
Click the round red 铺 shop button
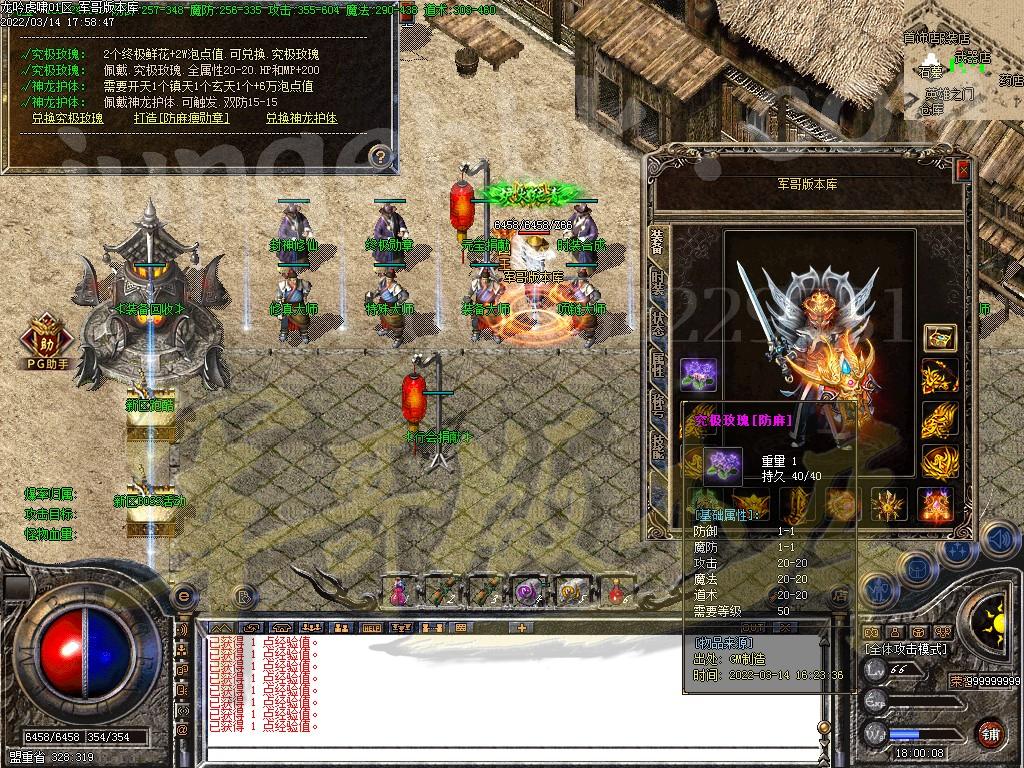pyautogui.click(x=990, y=735)
